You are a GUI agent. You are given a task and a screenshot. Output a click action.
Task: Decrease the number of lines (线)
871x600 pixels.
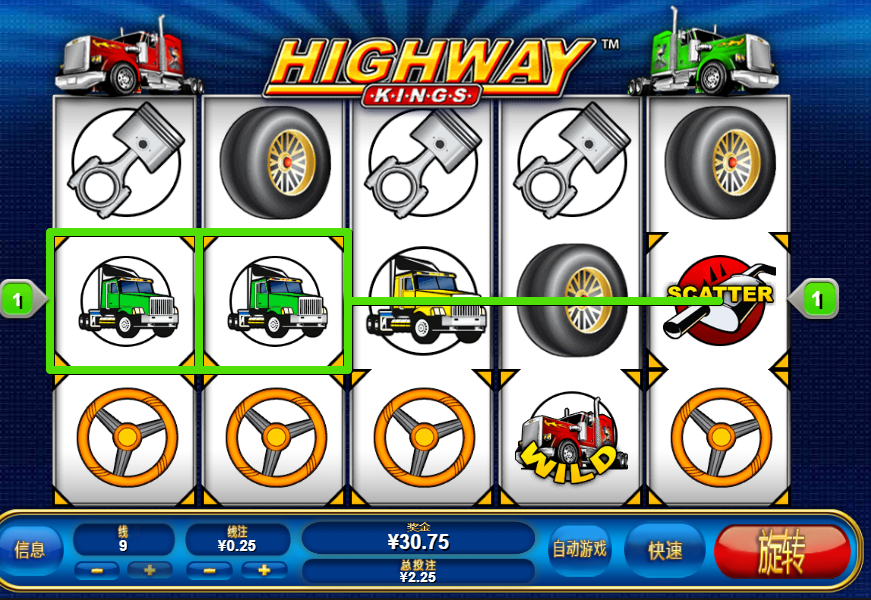[x=96, y=570]
